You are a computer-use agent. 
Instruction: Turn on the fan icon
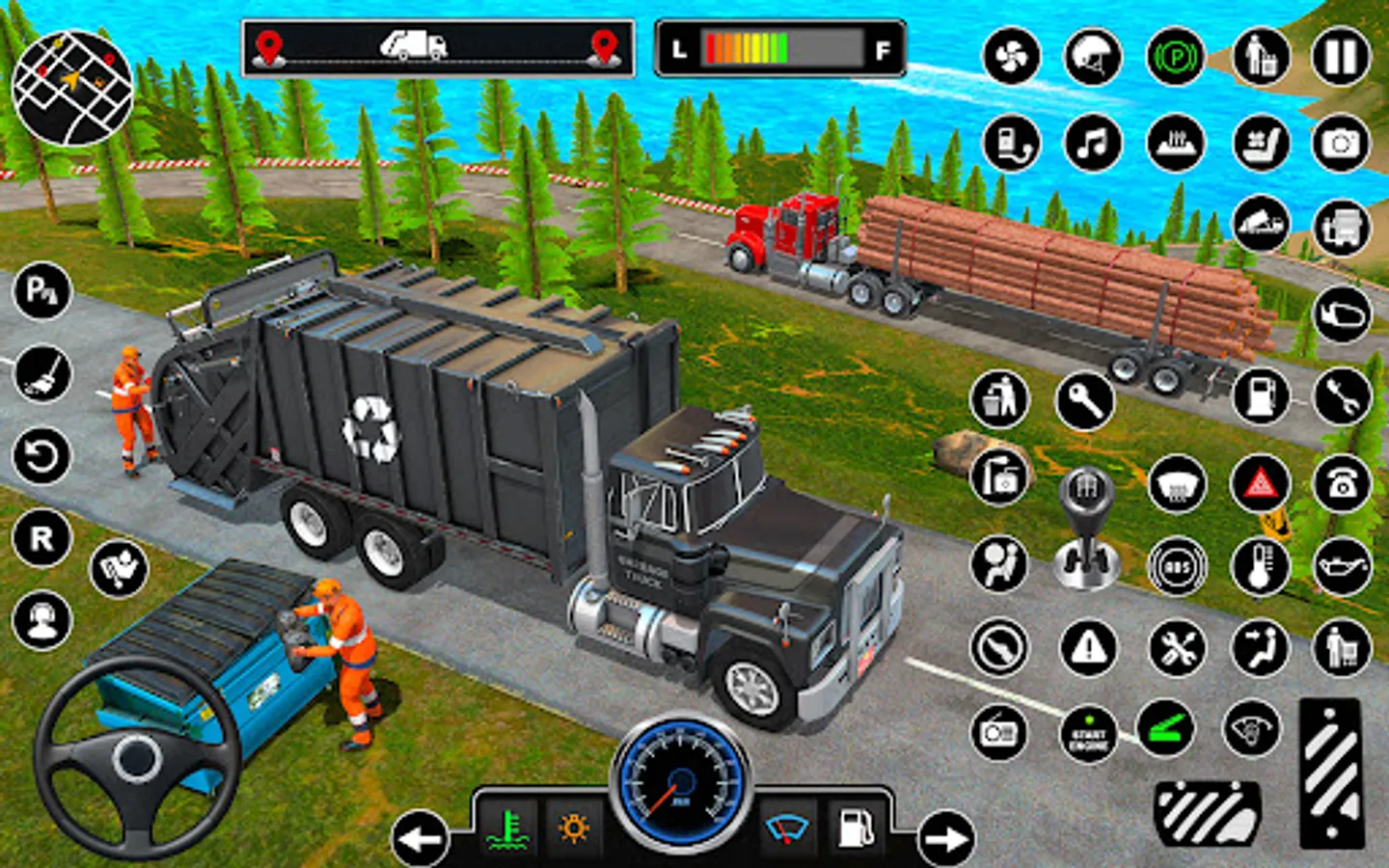[1011, 57]
